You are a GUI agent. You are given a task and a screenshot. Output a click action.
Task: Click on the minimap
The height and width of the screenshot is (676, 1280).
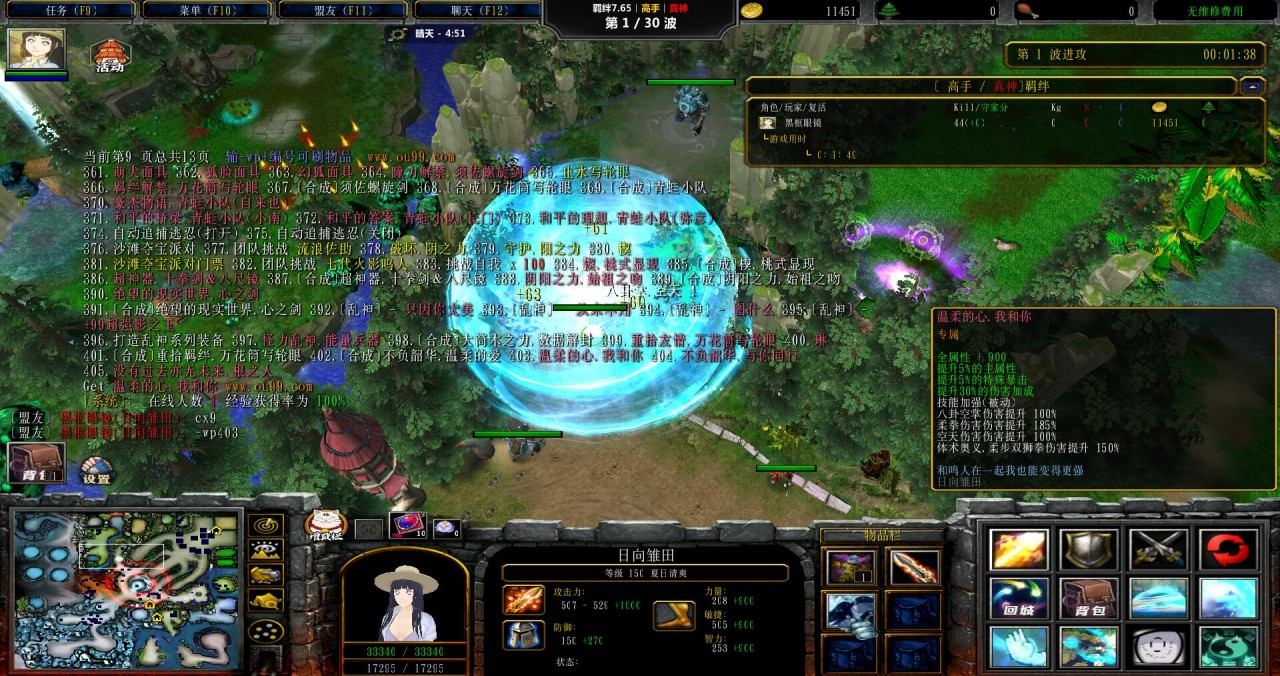coord(127,590)
